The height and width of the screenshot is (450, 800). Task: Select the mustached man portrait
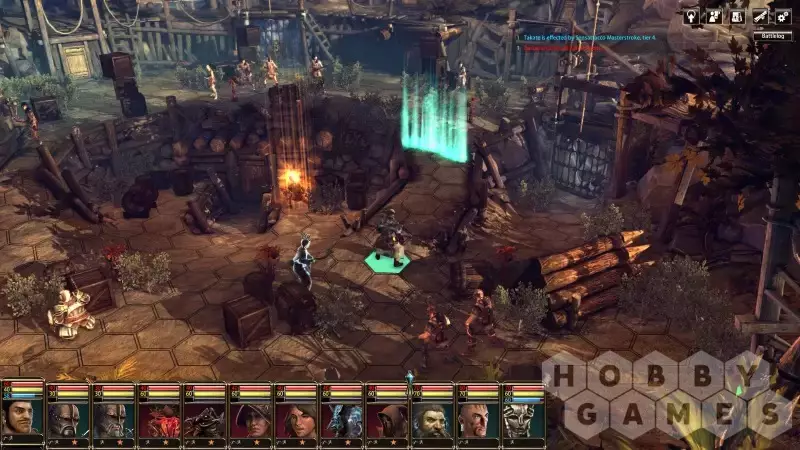coord(21,417)
